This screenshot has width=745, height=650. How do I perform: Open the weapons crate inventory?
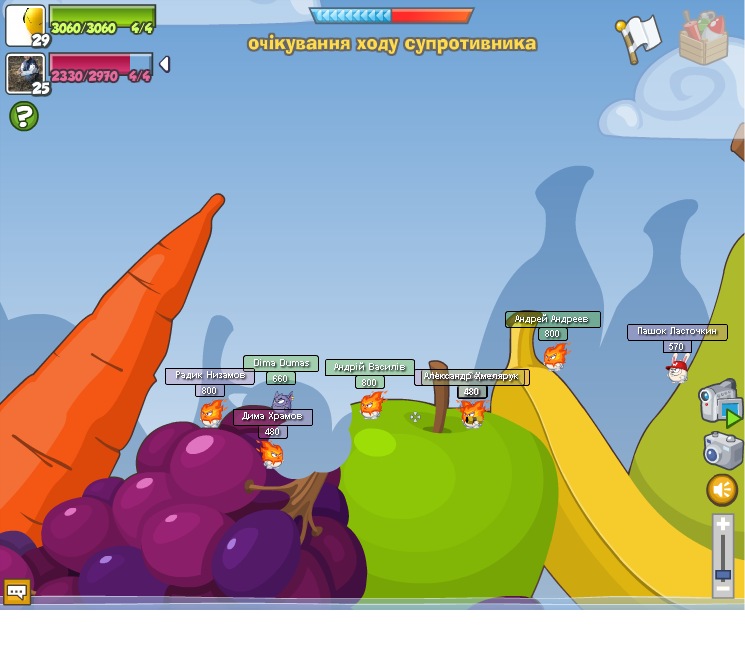pos(703,38)
